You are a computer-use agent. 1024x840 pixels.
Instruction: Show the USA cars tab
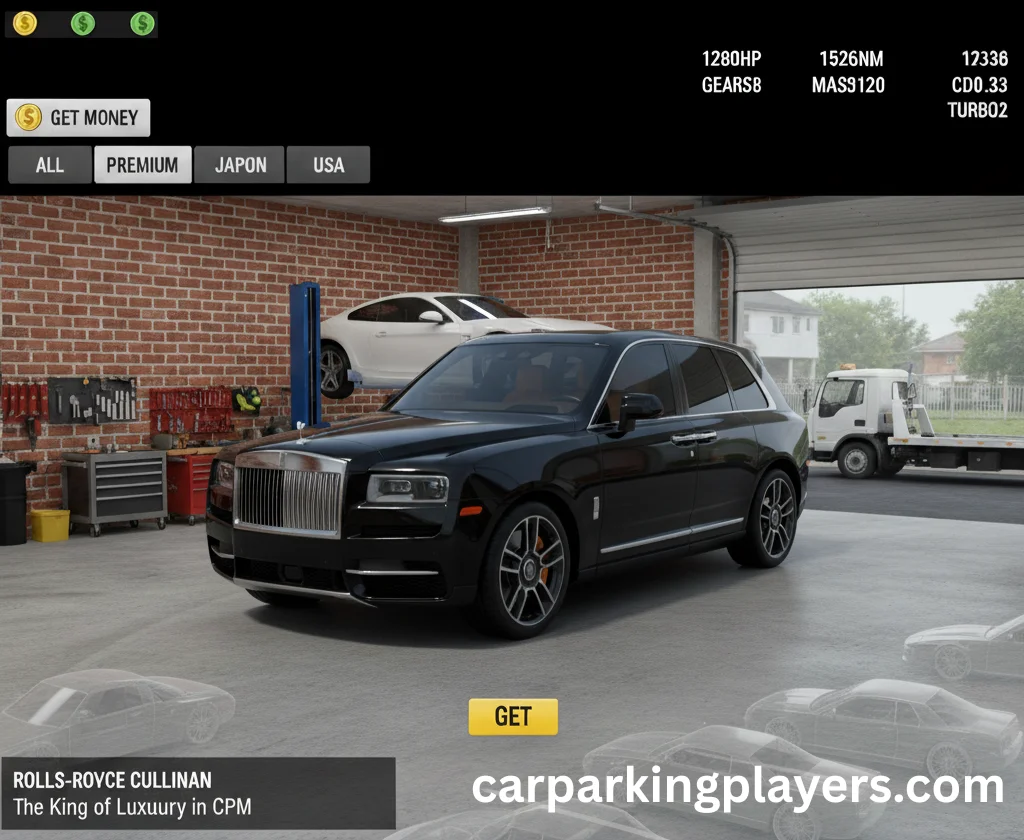click(x=328, y=165)
